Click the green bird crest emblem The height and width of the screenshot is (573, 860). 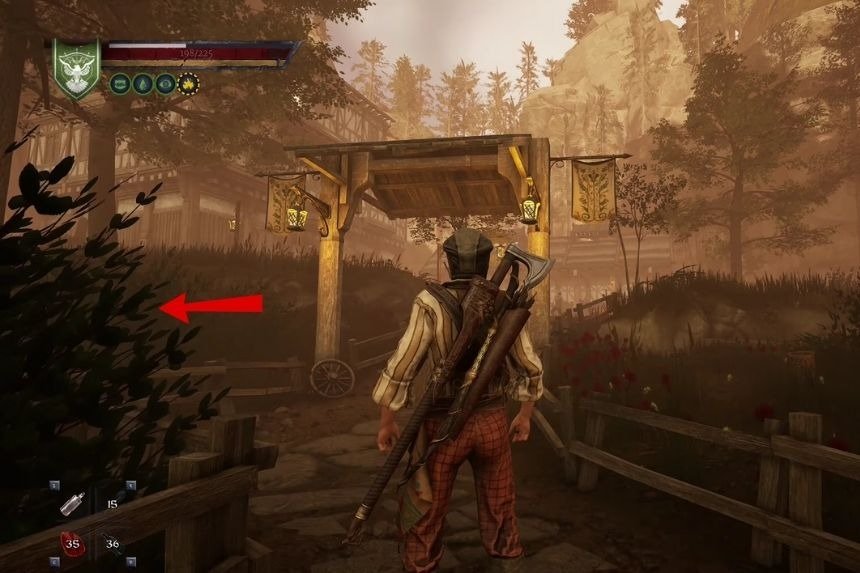(x=77, y=68)
